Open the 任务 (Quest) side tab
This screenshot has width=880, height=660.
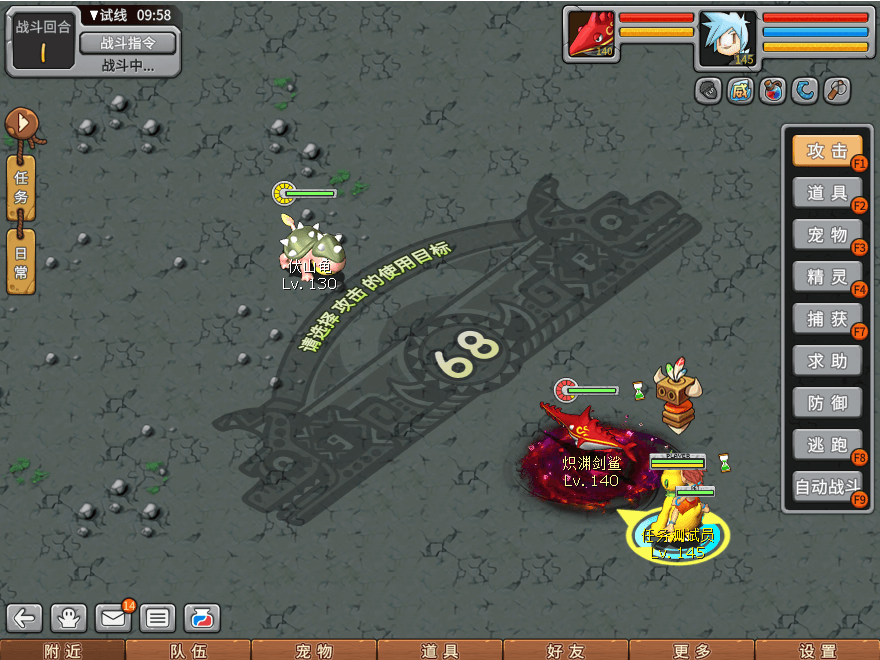click(x=21, y=187)
